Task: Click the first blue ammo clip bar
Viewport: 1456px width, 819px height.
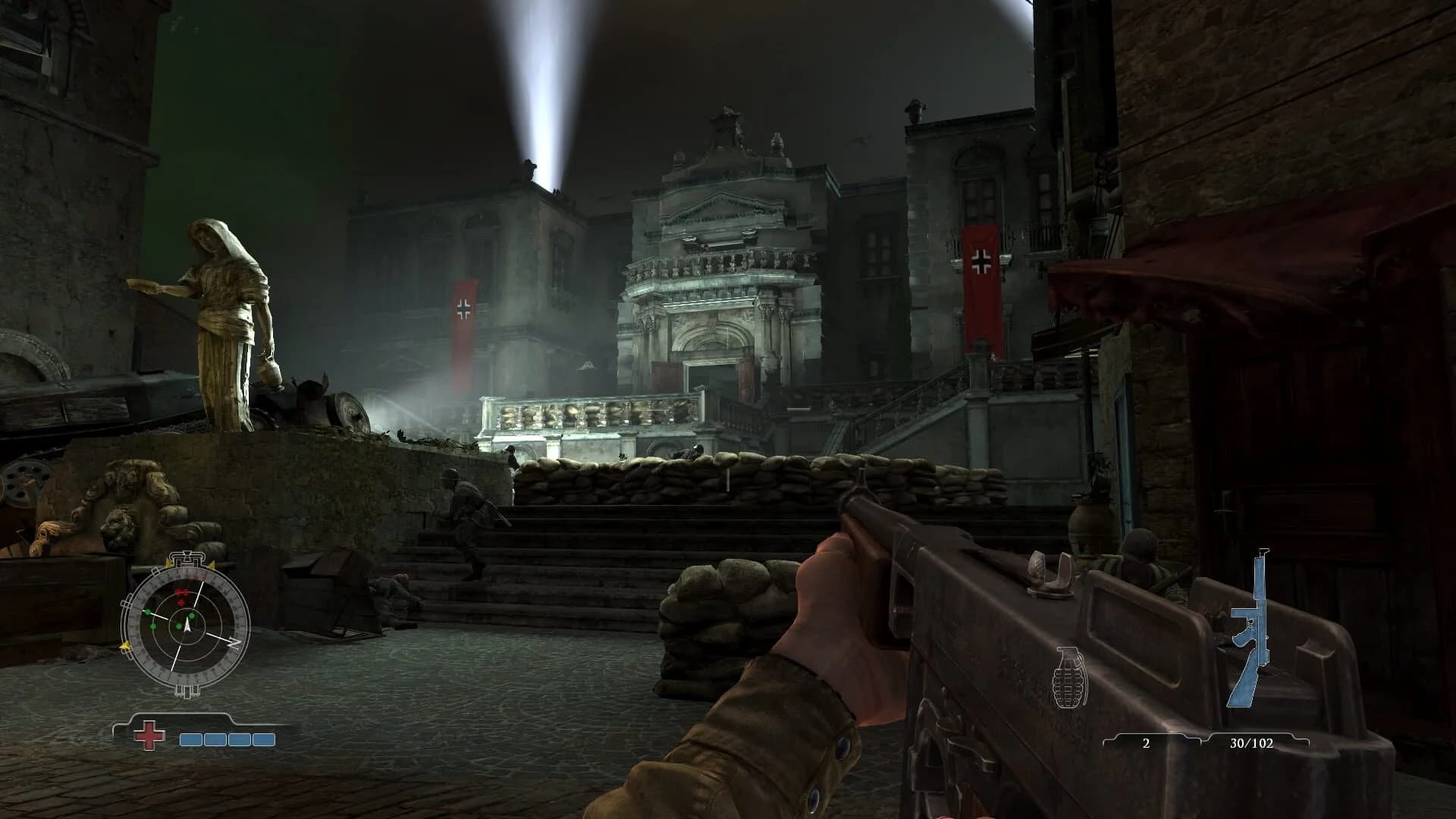Action: 190,739
